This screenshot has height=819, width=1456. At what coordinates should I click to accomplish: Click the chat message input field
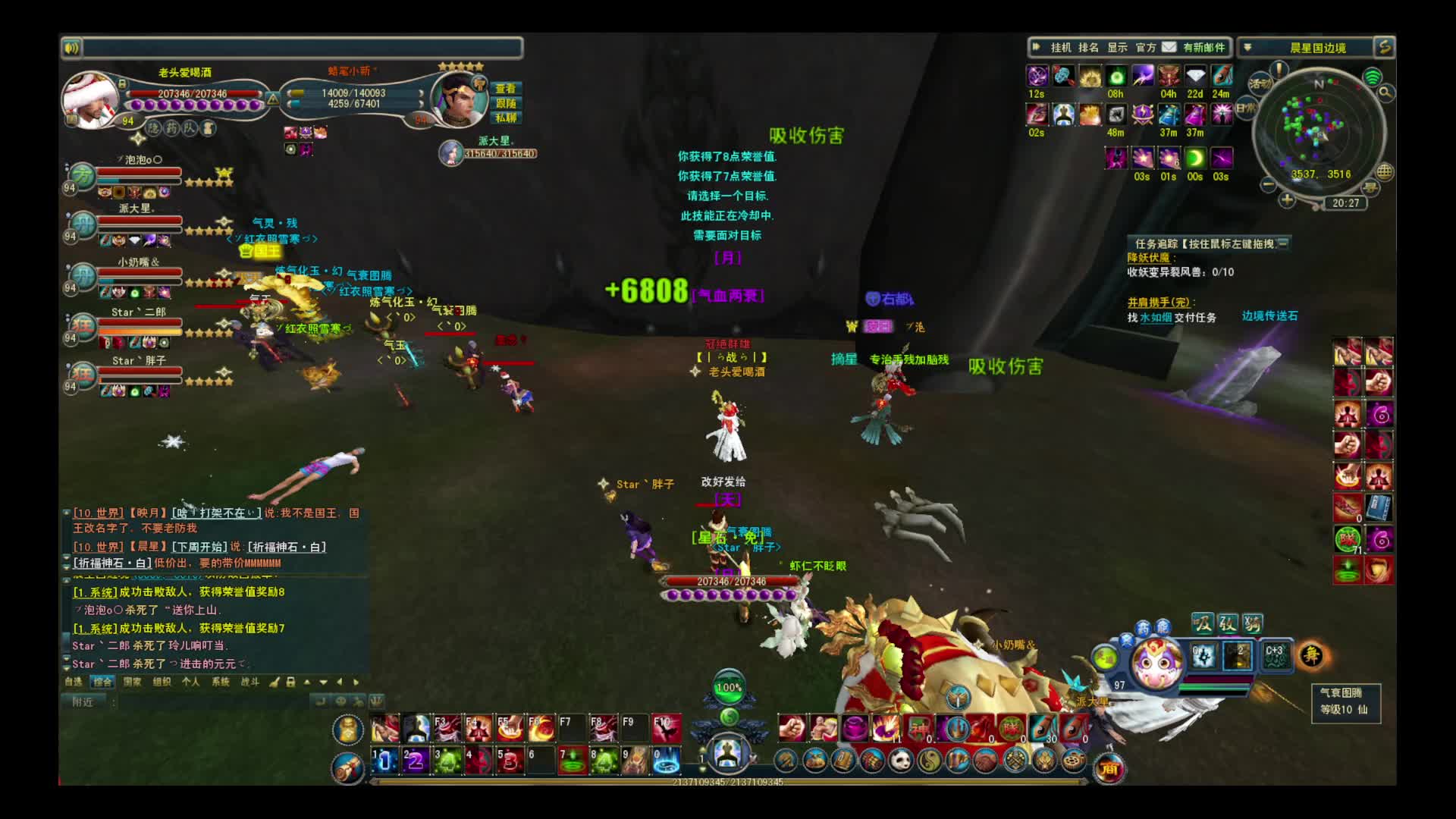click(212, 702)
